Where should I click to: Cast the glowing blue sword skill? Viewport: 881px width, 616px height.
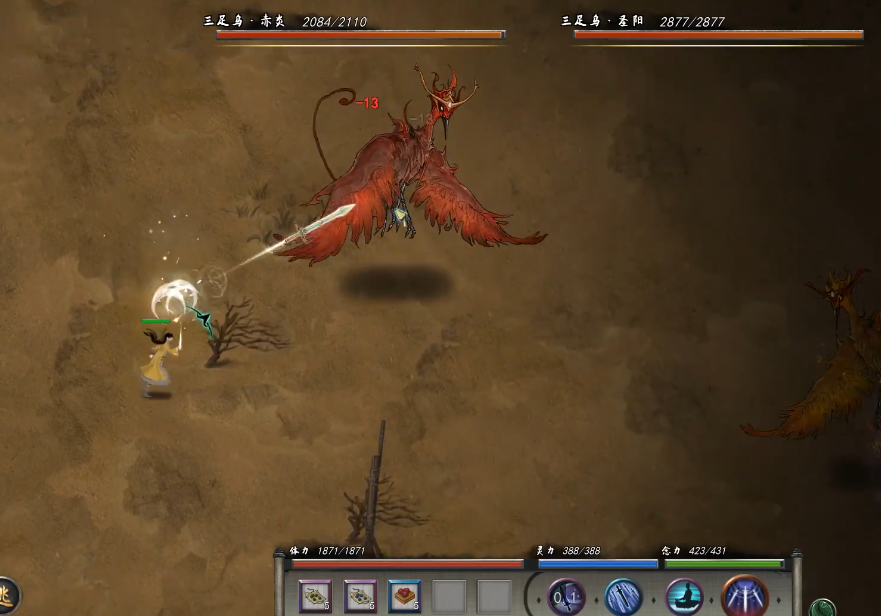tap(624, 597)
